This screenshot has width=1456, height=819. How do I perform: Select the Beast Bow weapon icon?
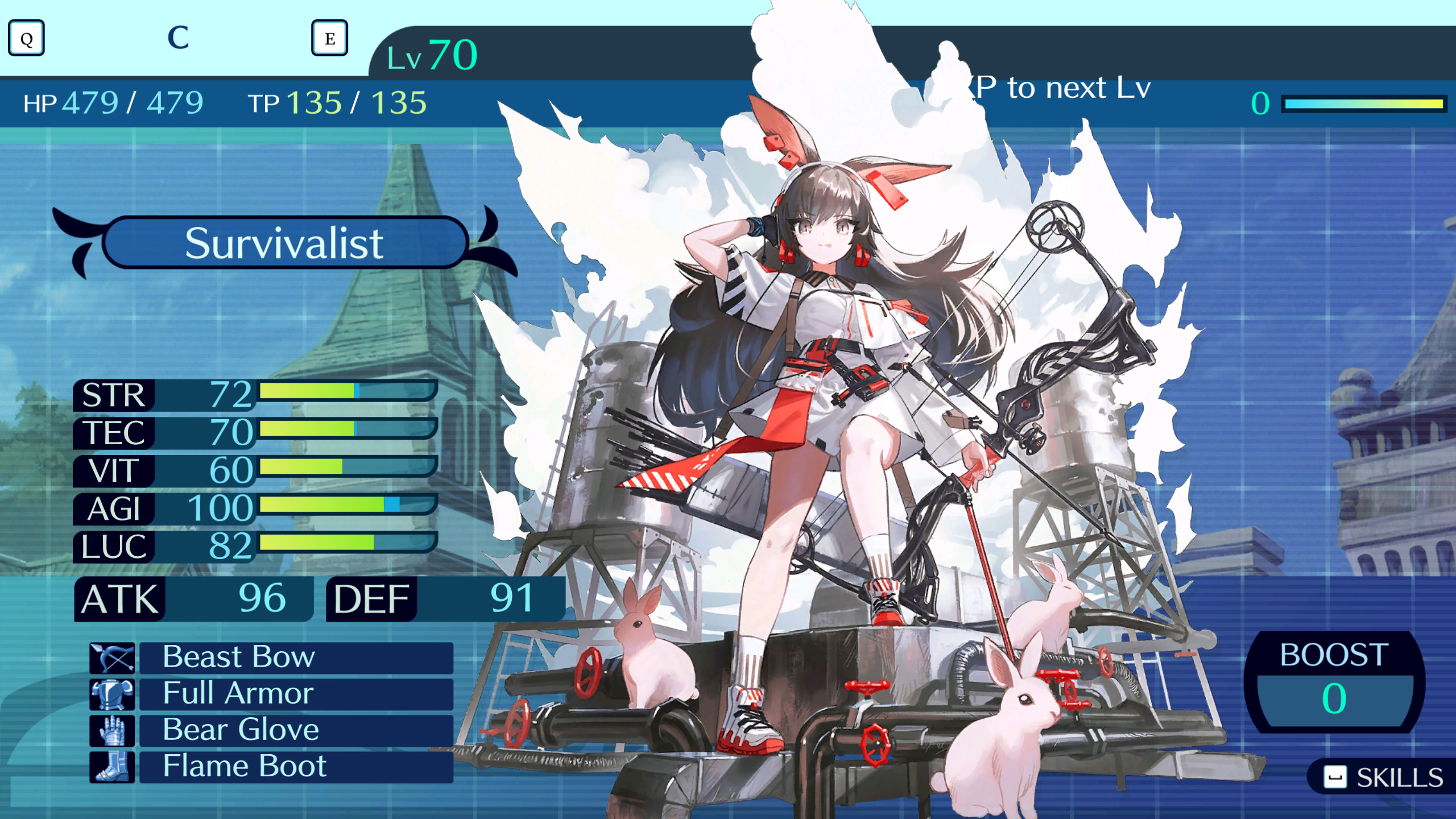coord(111,658)
